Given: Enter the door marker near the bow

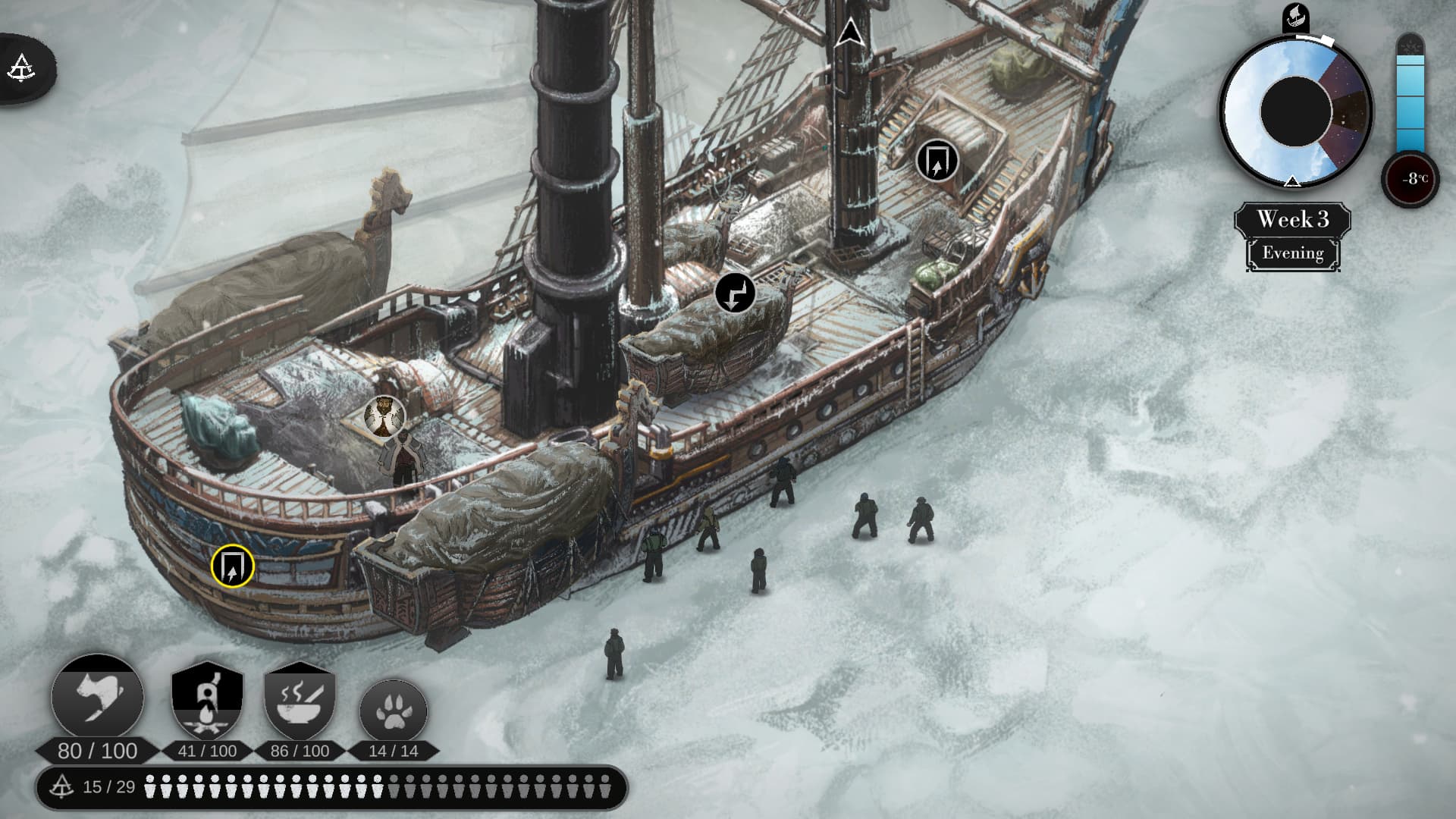Looking at the screenshot, I should point(937,161).
